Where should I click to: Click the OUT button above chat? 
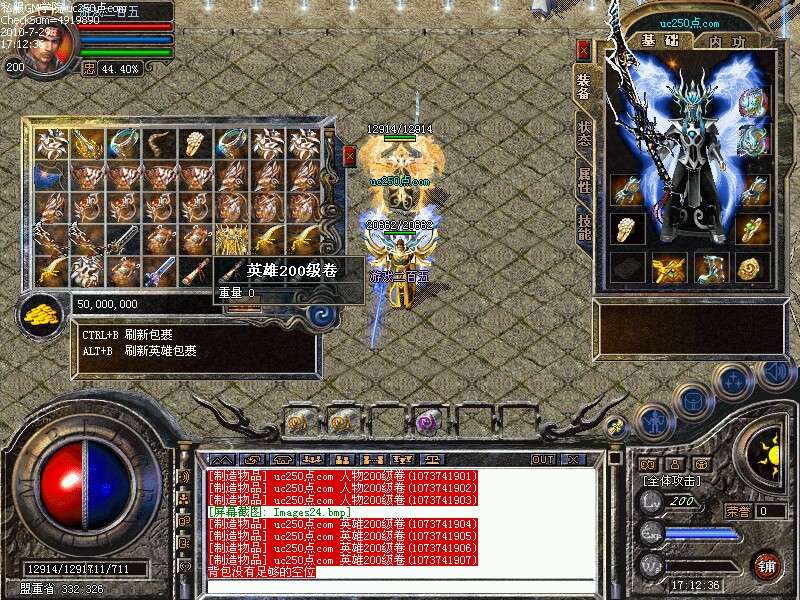pyautogui.click(x=543, y=459)
